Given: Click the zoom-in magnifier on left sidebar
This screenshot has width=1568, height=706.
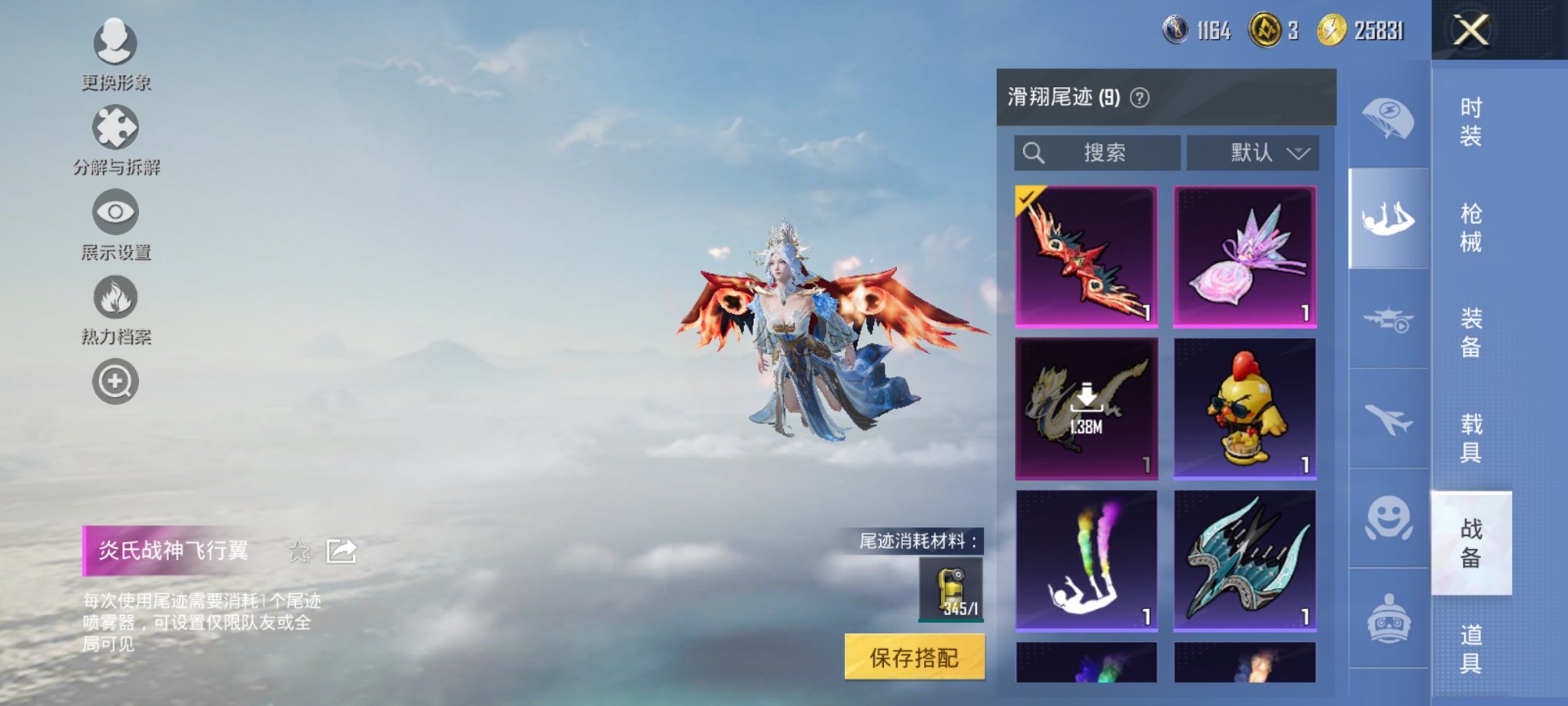Looking at the screenshot, I should (x=114, y=381).
